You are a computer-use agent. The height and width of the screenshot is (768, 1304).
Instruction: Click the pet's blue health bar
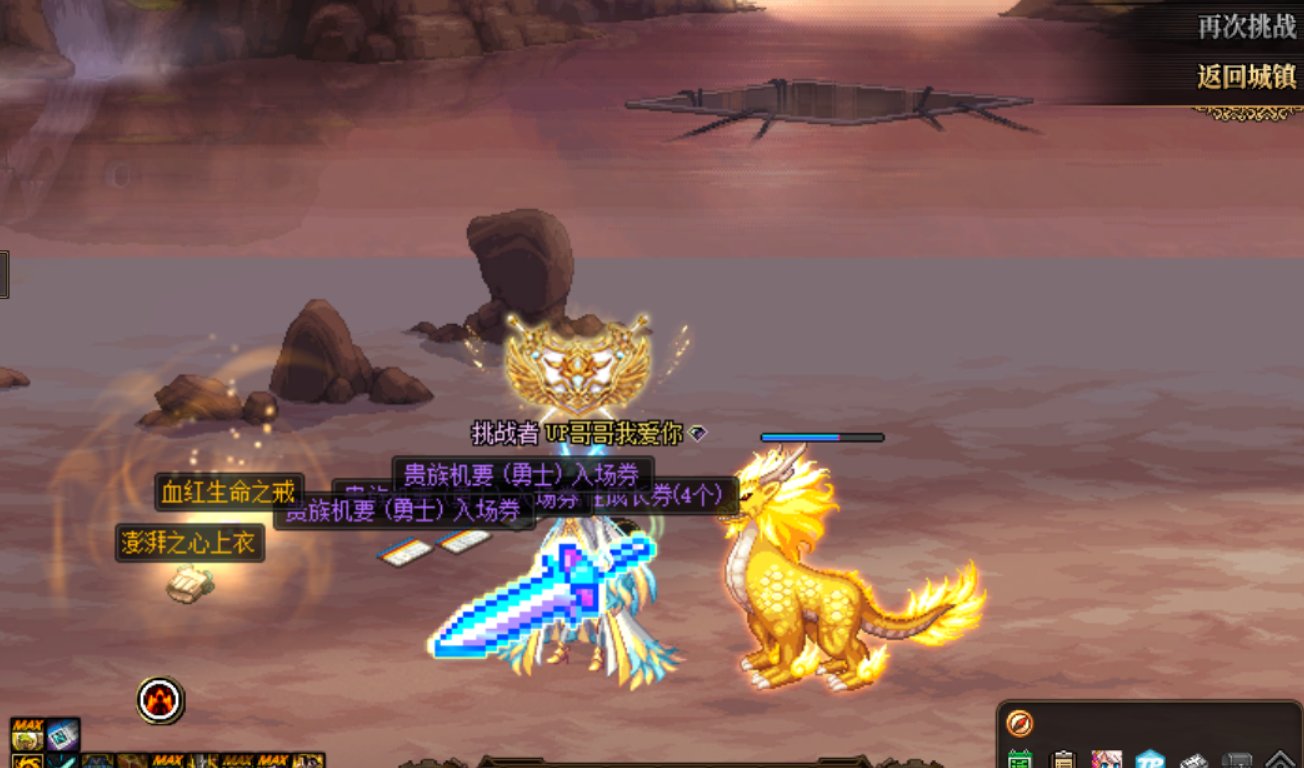pyautogui.click(x=822, y=437)
